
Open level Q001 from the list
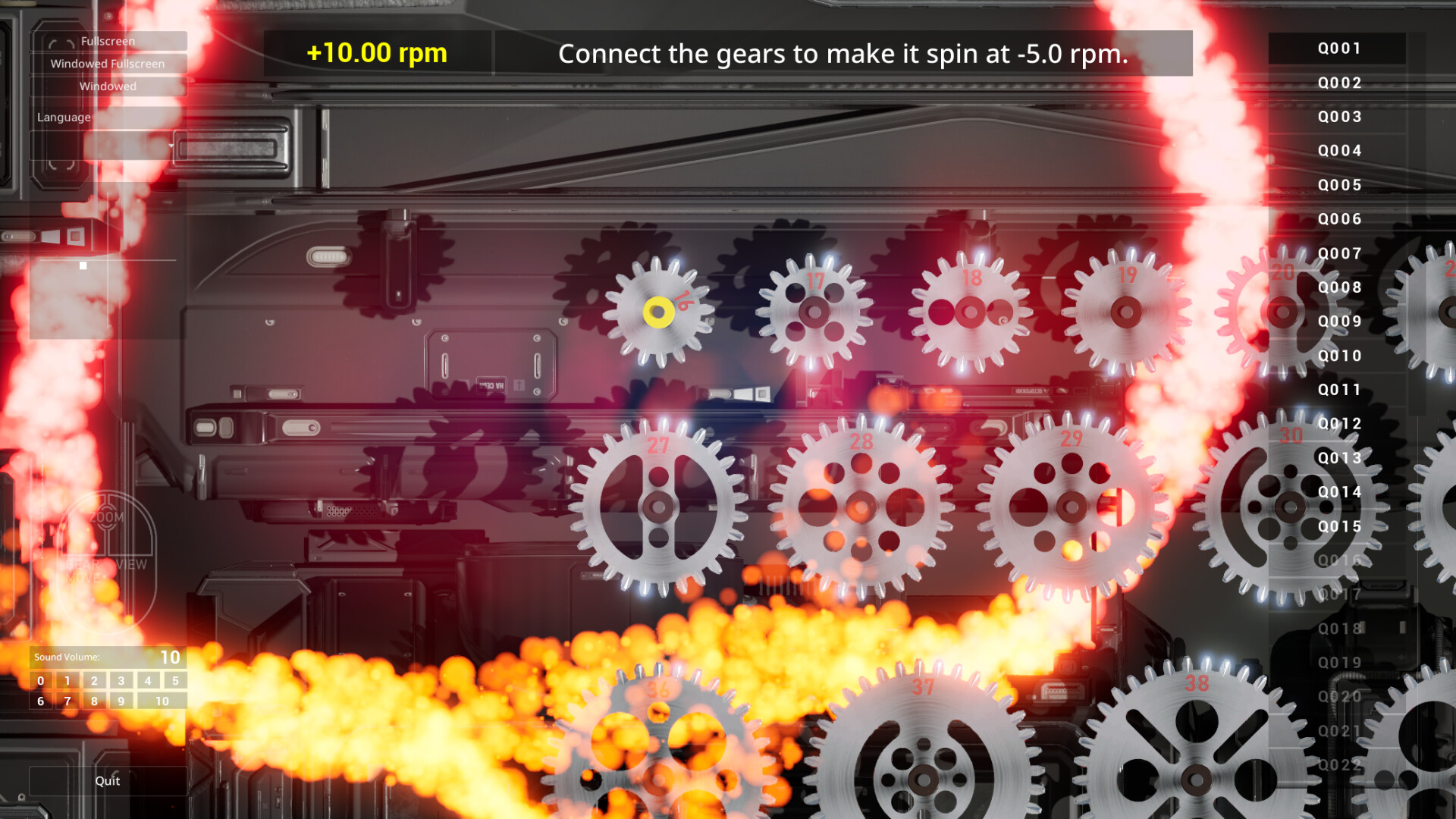click(1338, 49)
